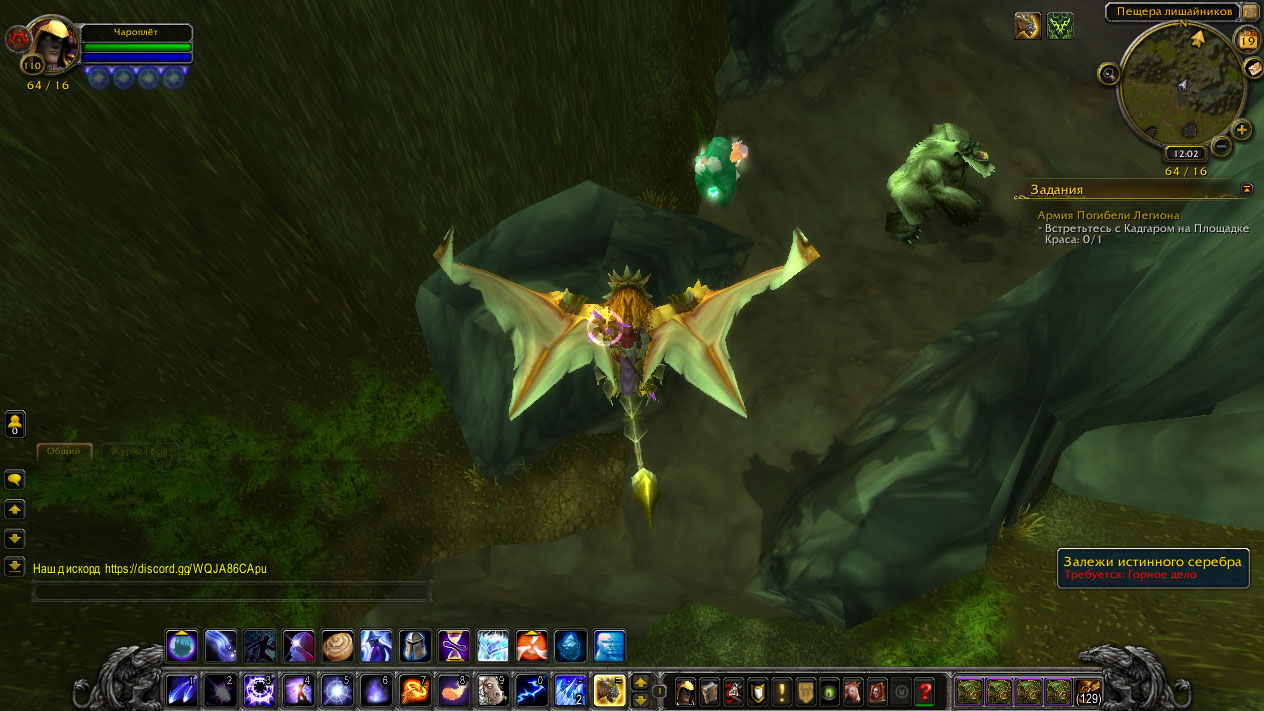Image resolution: width=1264 pixels, height=711 pixels.
Task: Zoom in the minimap with the plus button
Action: click(x=1241, y=130)
